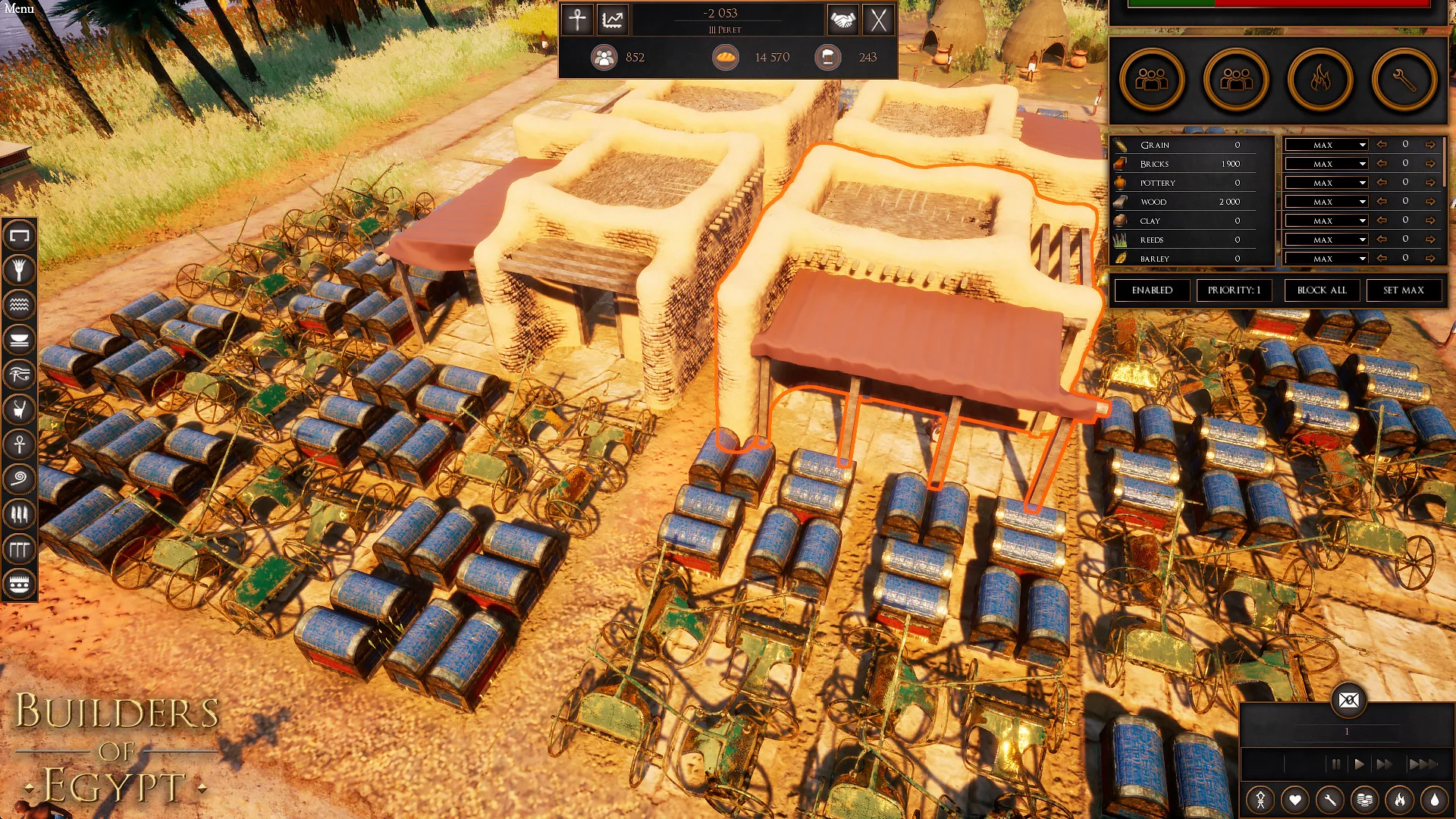Click SET MAX to maximize storage limits
The height and width of the screenshot is (819, 1456).
coord(1404,290)
